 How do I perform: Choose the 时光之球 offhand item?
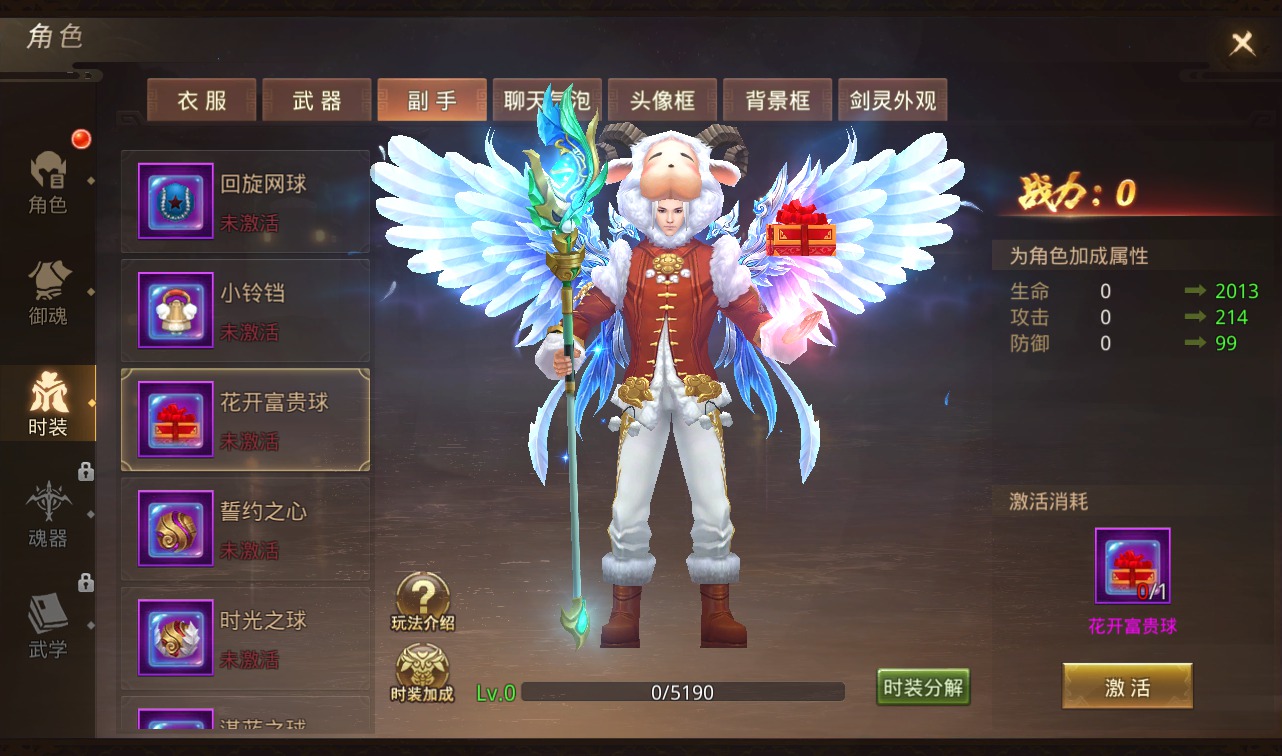coord(245,637)
